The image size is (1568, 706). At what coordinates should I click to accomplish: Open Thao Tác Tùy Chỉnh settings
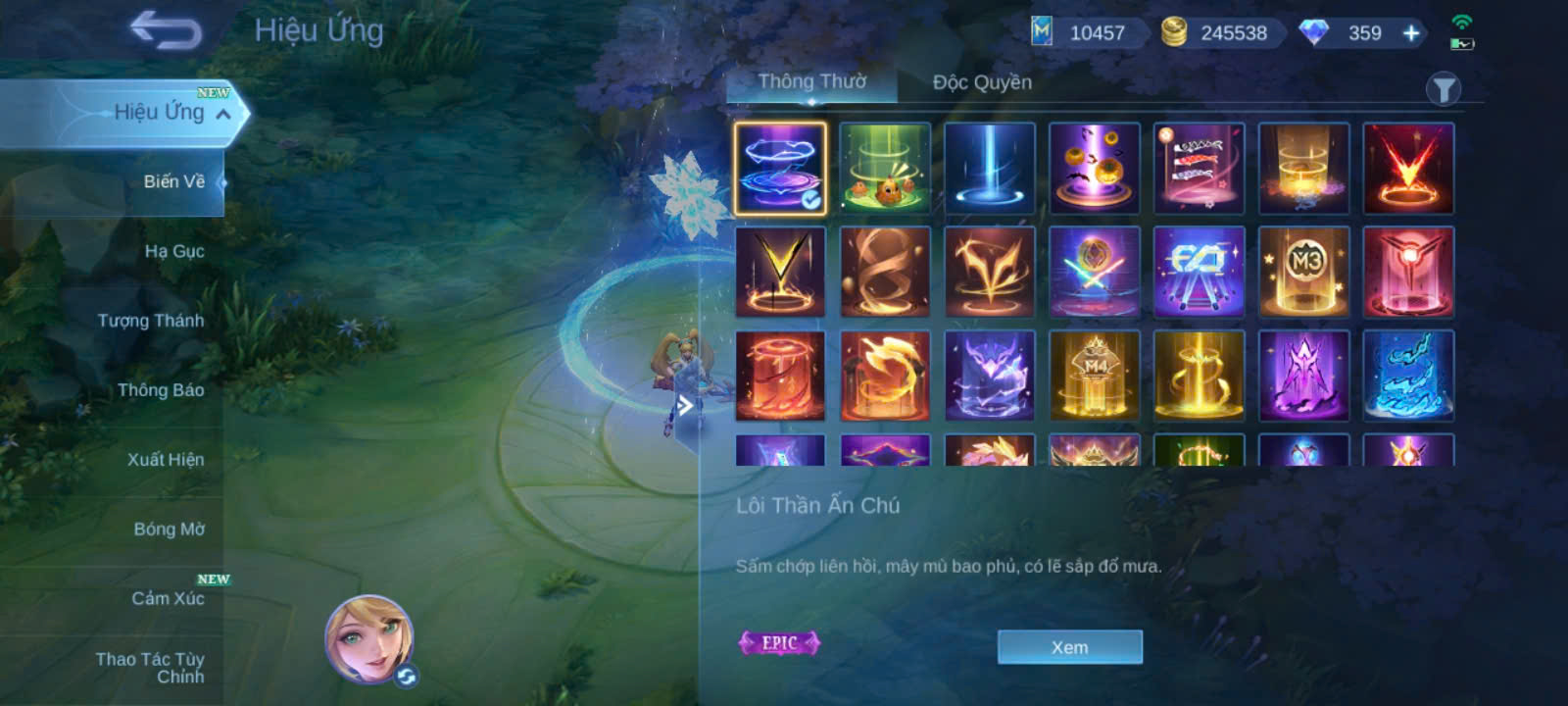151,668
